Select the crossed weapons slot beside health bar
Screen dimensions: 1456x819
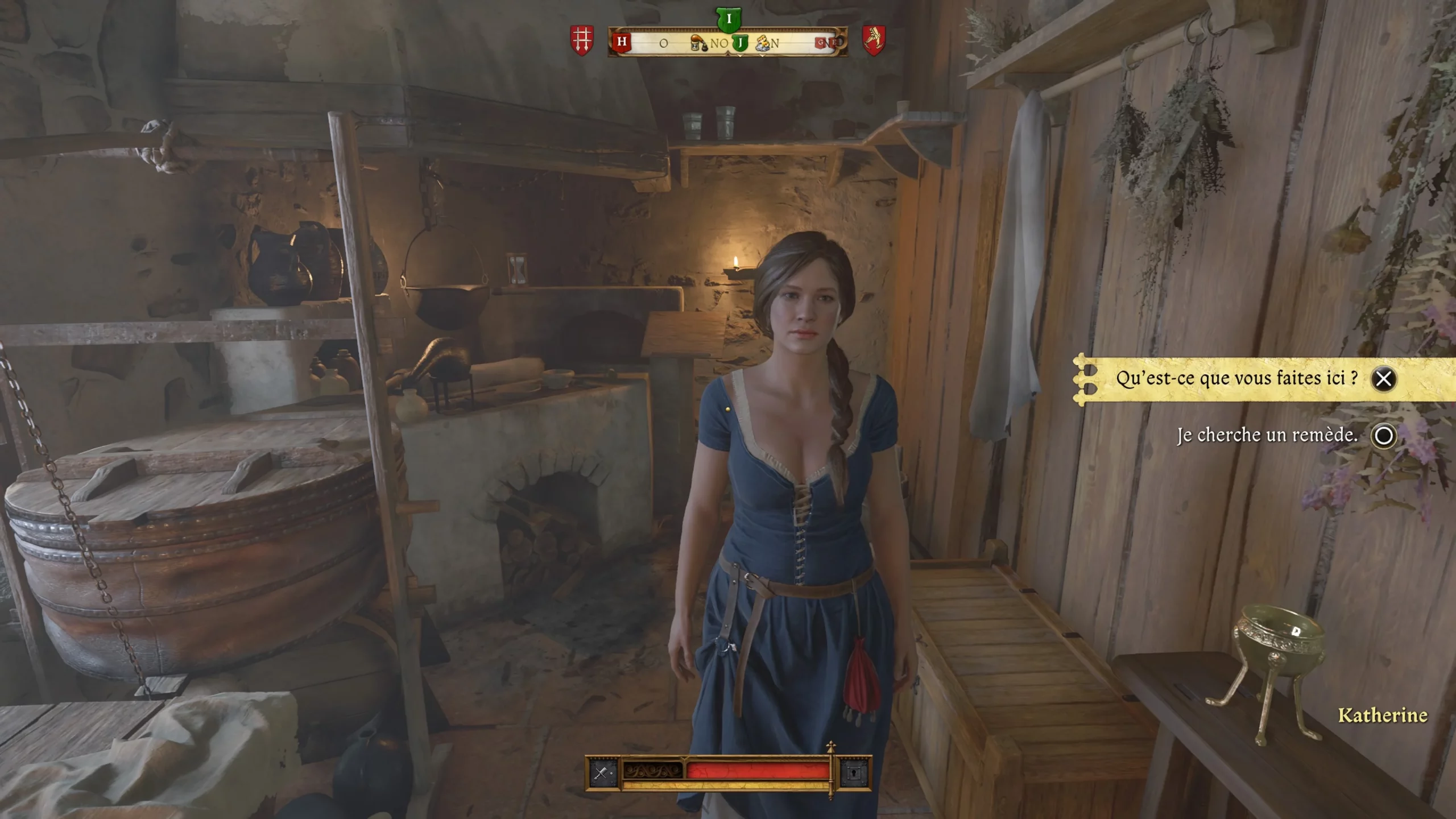tap(602, 772)
